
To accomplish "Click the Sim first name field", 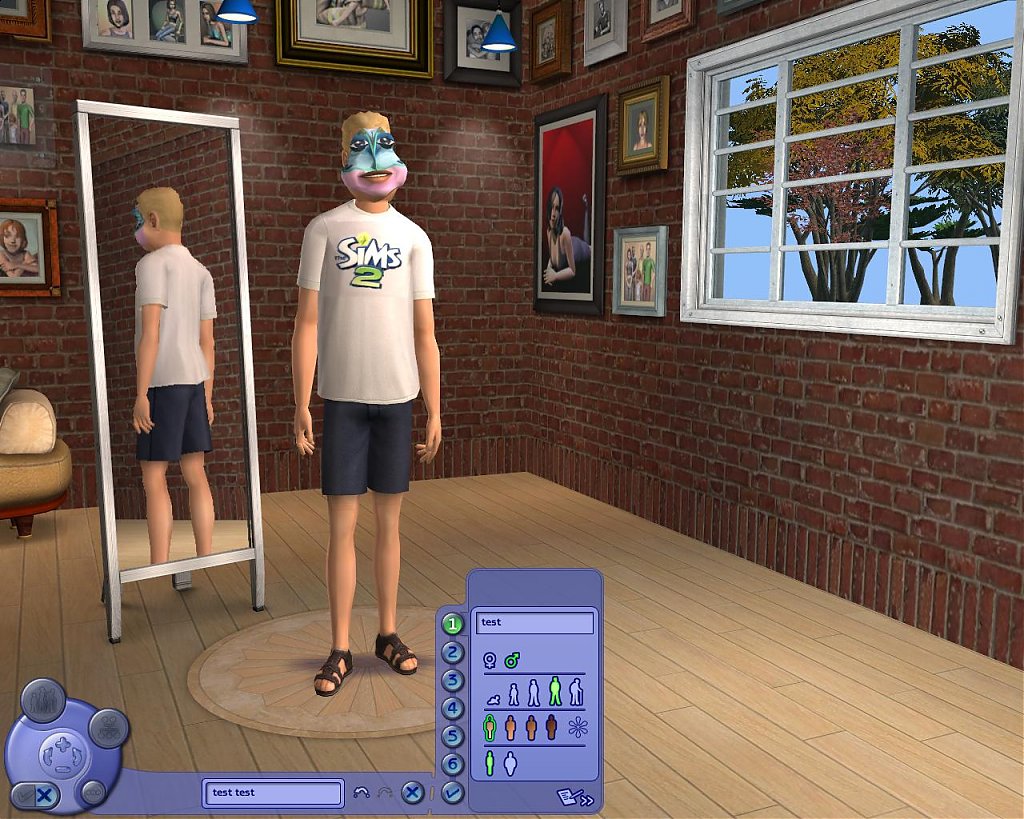I will click(x=534, y=623).
